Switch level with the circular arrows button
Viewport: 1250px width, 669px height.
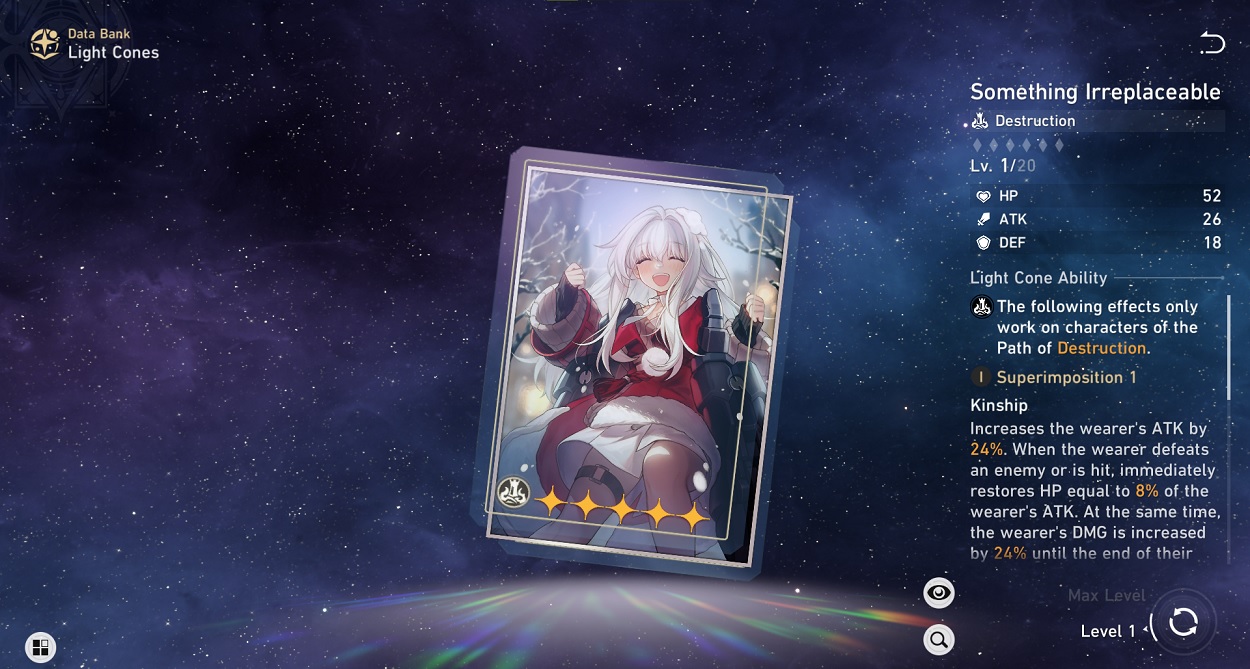1183,622
